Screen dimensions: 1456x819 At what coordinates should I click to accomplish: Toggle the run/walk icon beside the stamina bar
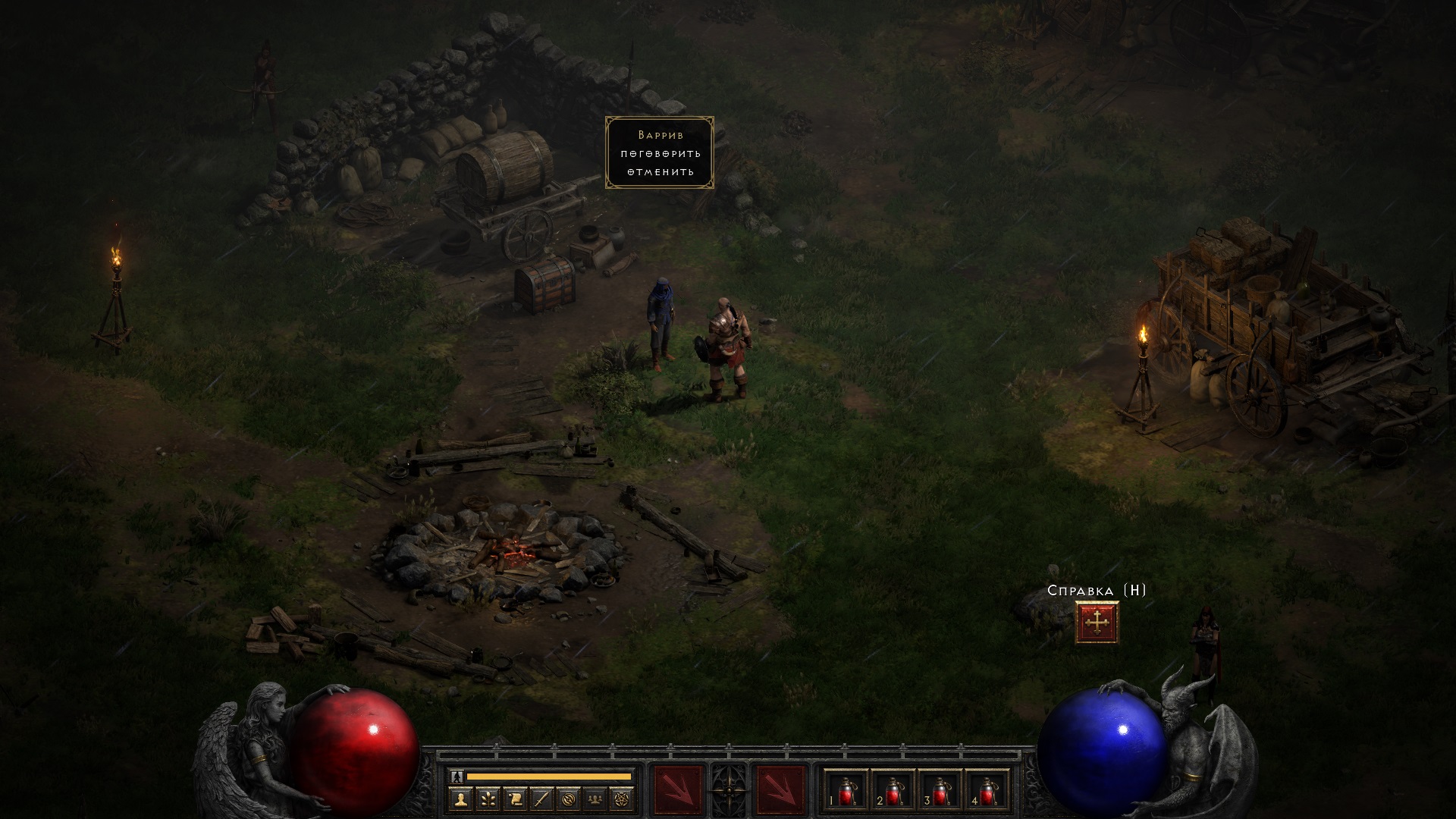point(457,776)
